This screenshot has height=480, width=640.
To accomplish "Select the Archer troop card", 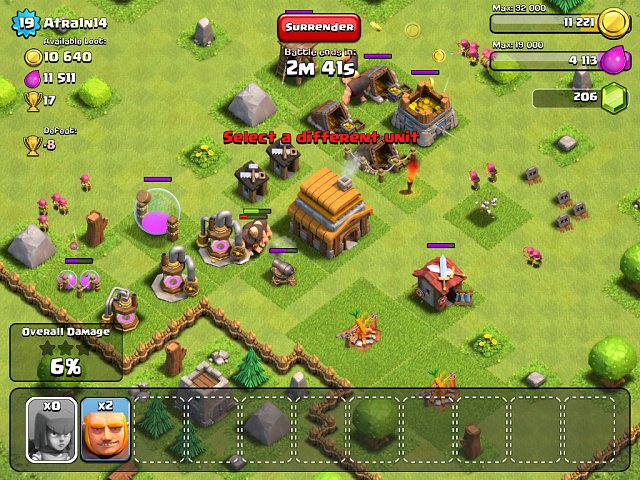I will click(51, 430).
